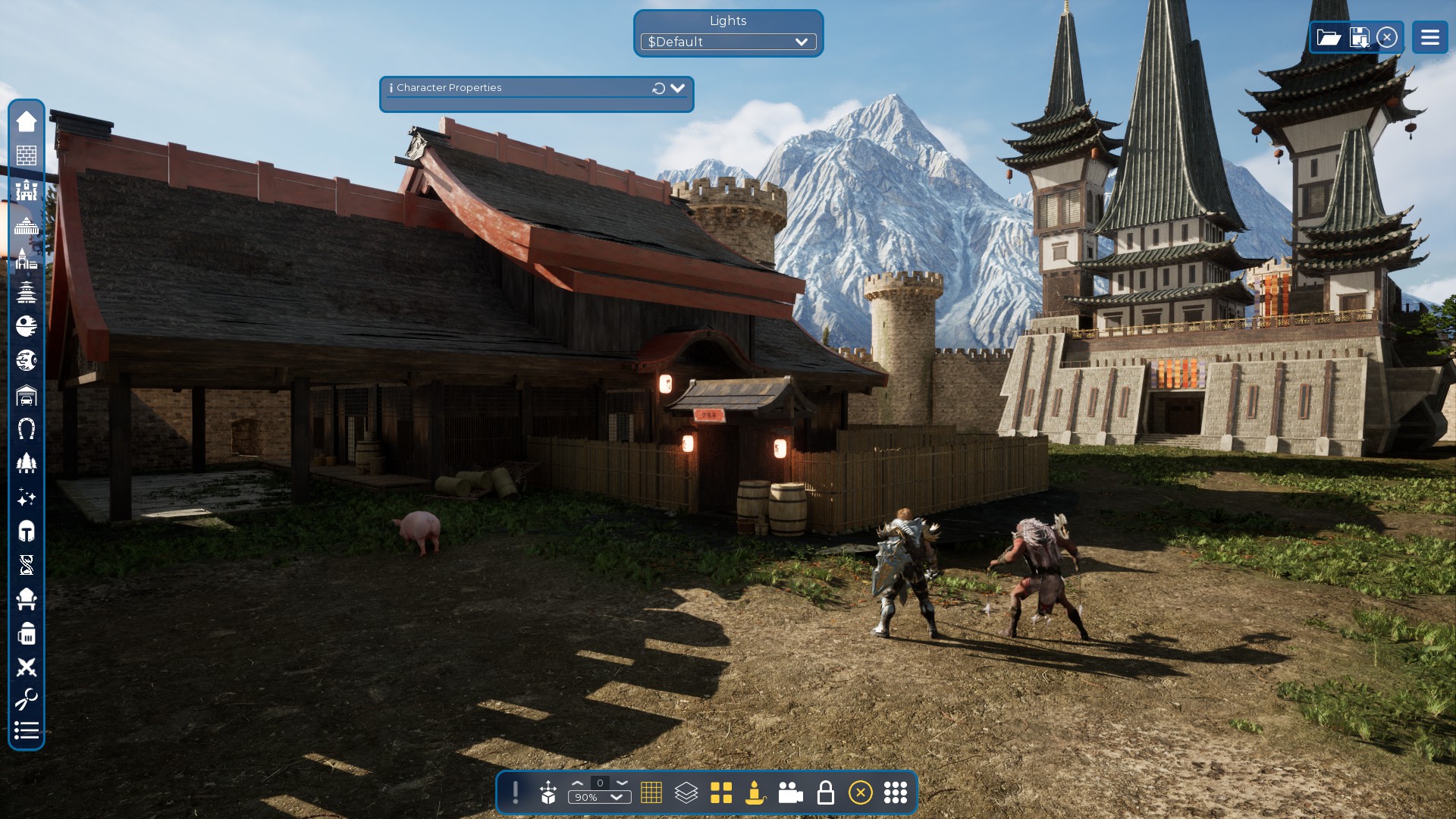The height and width of the screenshot is (819, 1456).
Task: Toggle the yellow grid icon
Action: [651, 792]
